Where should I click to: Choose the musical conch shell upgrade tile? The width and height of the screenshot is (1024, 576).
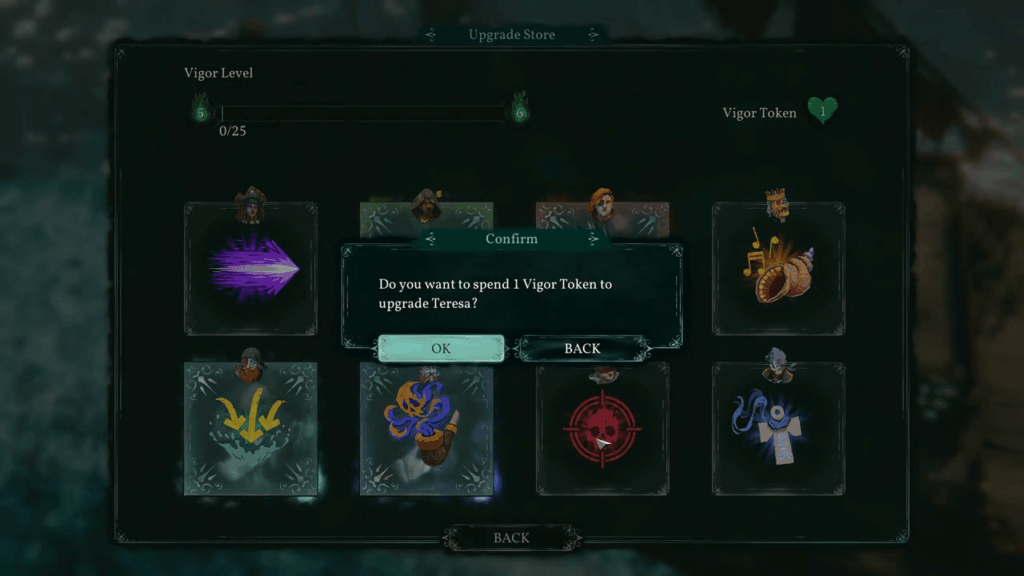pyautogui.click(x=778, y=269)
